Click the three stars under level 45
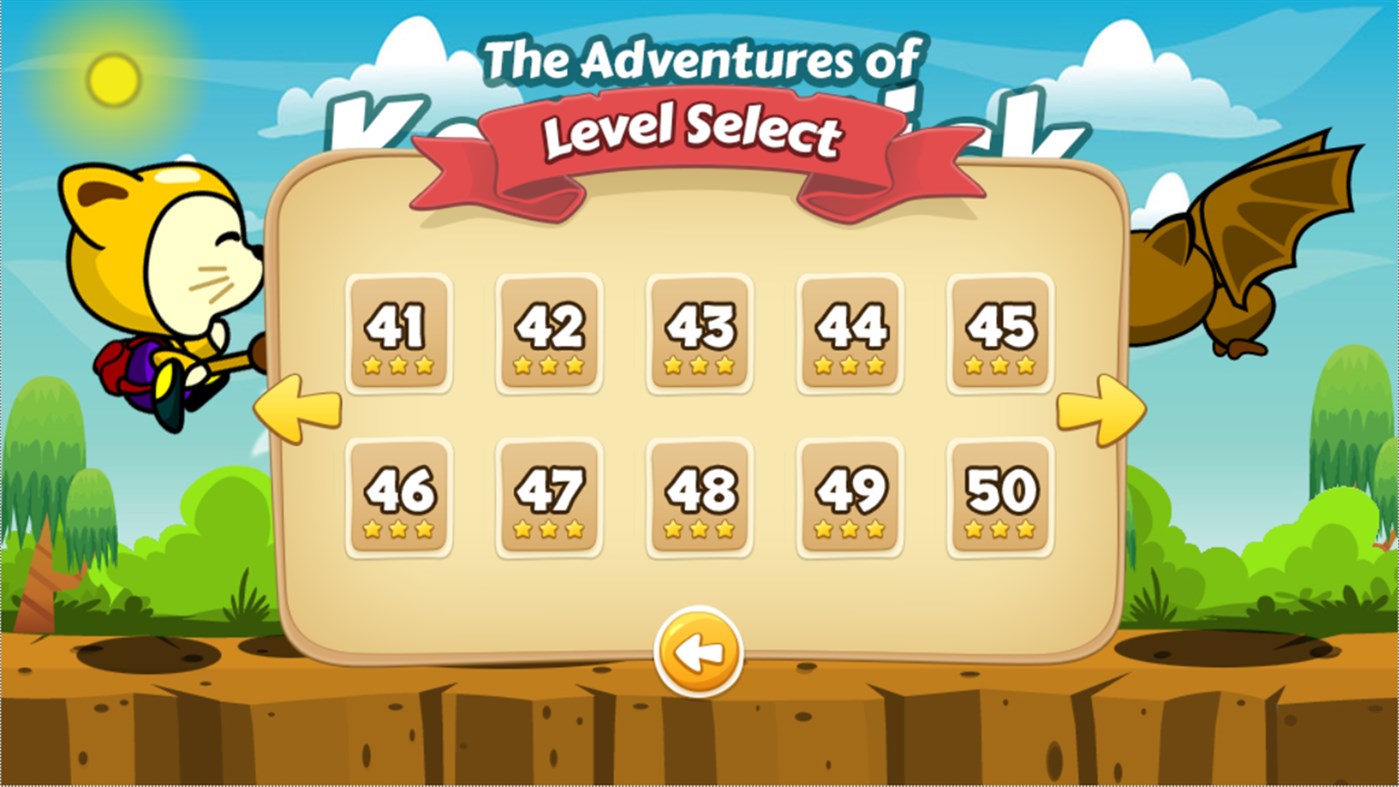1399x787 pixels. [998, 364]
